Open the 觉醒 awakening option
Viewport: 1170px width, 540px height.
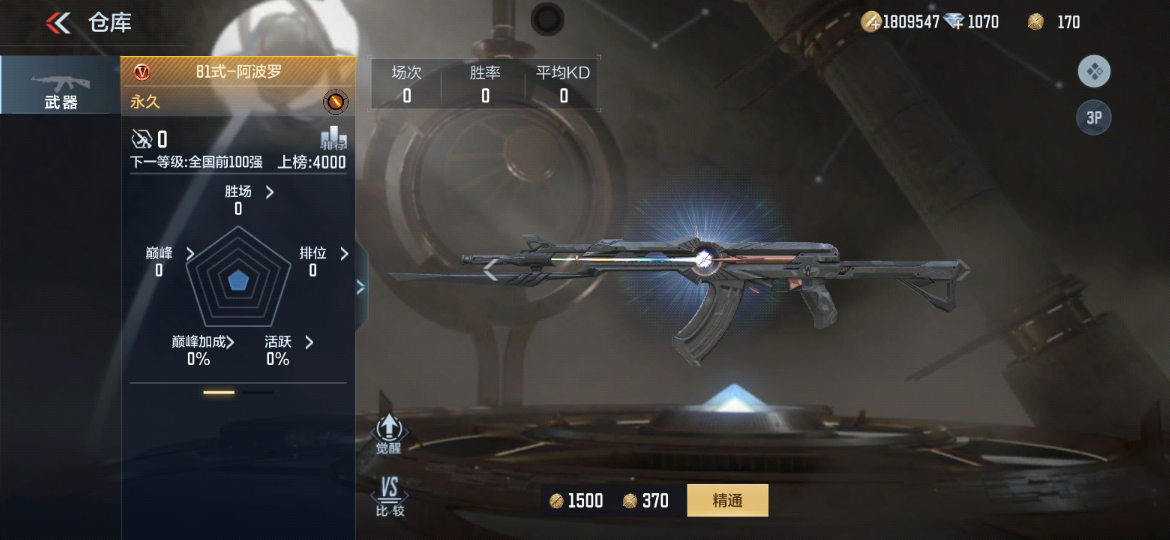[x=388, y=434]
